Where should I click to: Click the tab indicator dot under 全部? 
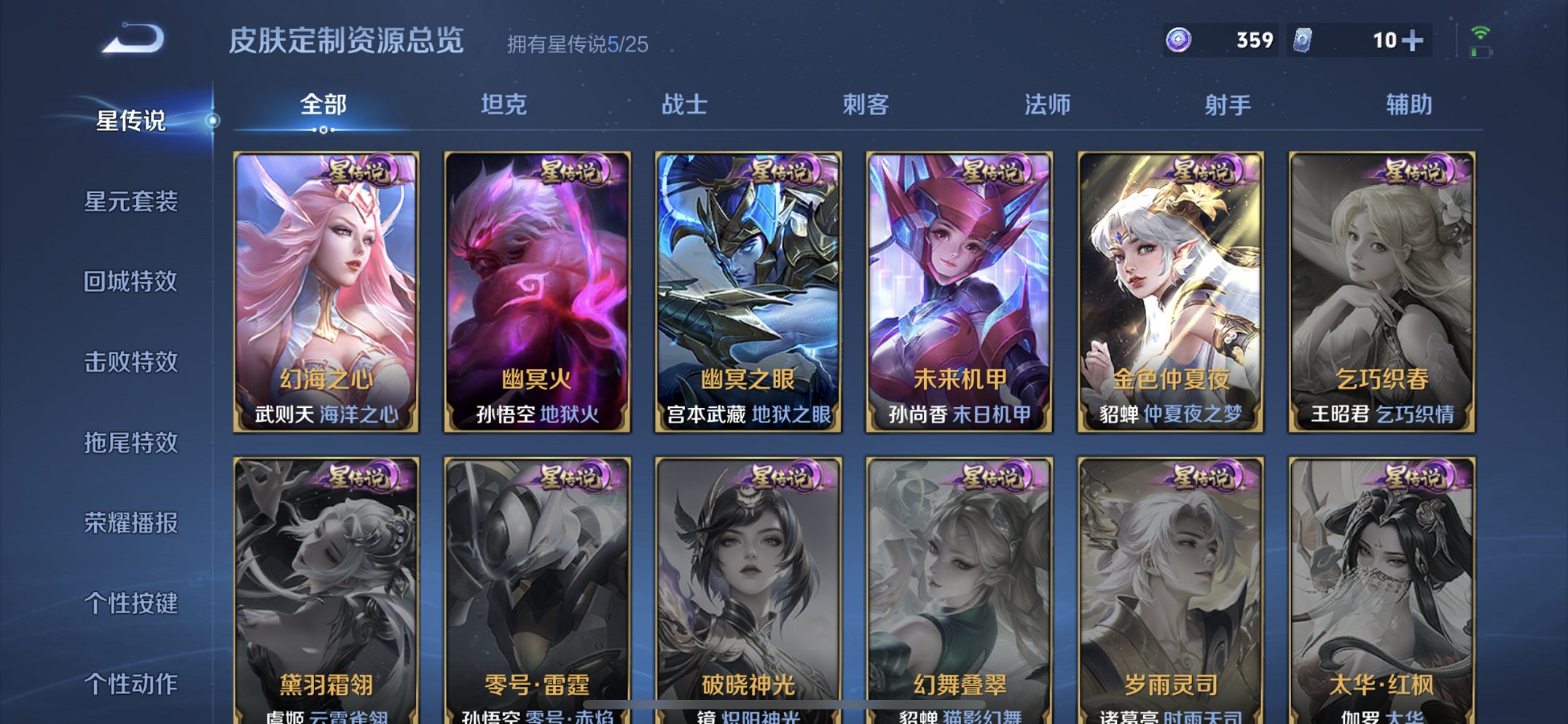pos(323,130)
